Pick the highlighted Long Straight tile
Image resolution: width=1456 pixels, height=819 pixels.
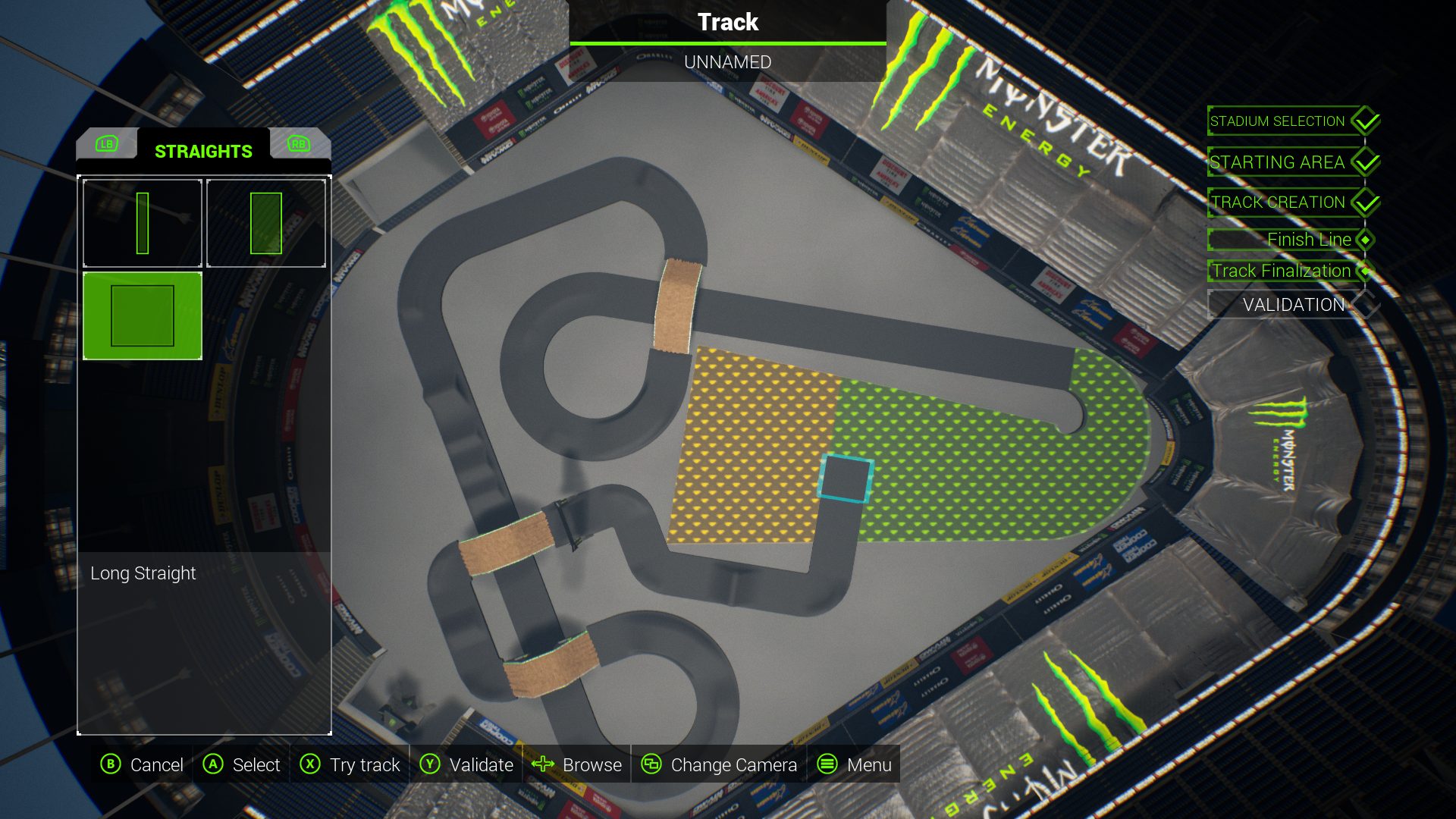click(x=143, y=315)
